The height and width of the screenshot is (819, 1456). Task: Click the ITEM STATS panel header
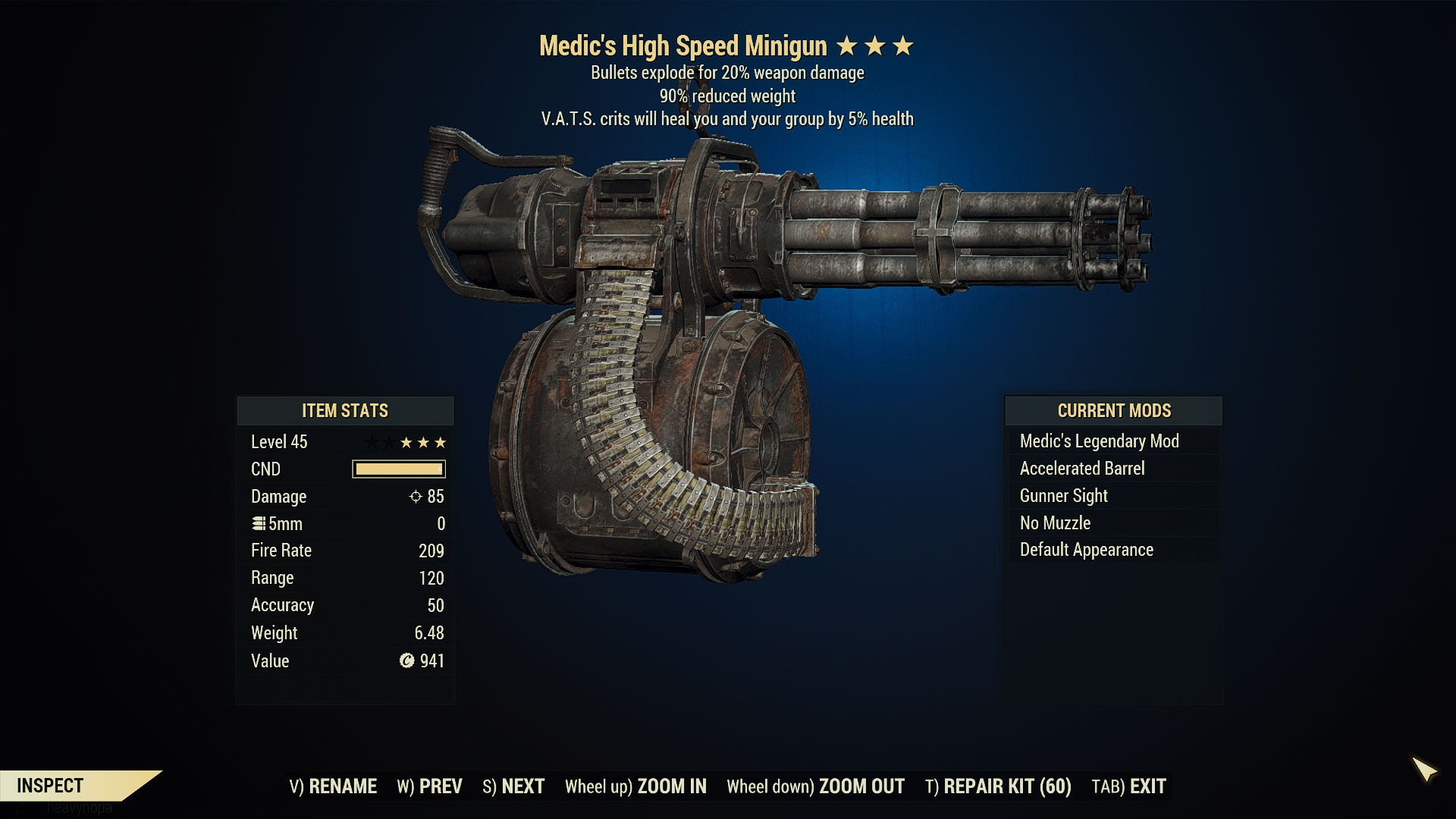pos(345,411)
